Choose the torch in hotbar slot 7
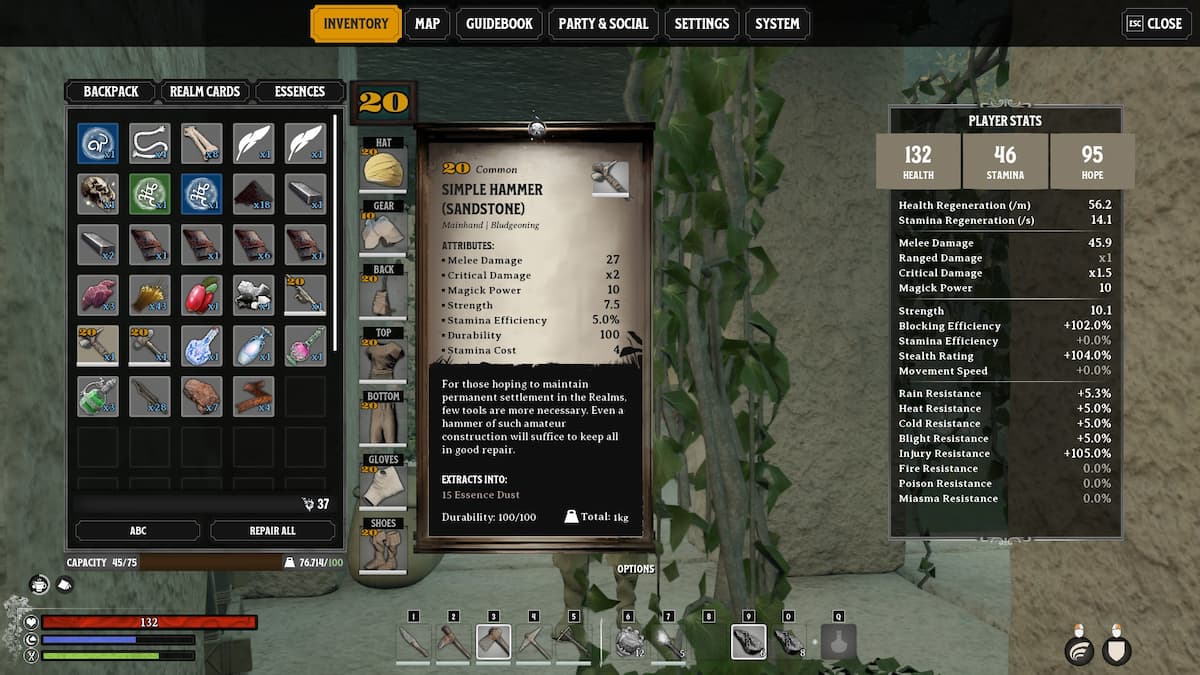Image resolution: width=1200 pixels, height=675 pixels. click(669, 642)
